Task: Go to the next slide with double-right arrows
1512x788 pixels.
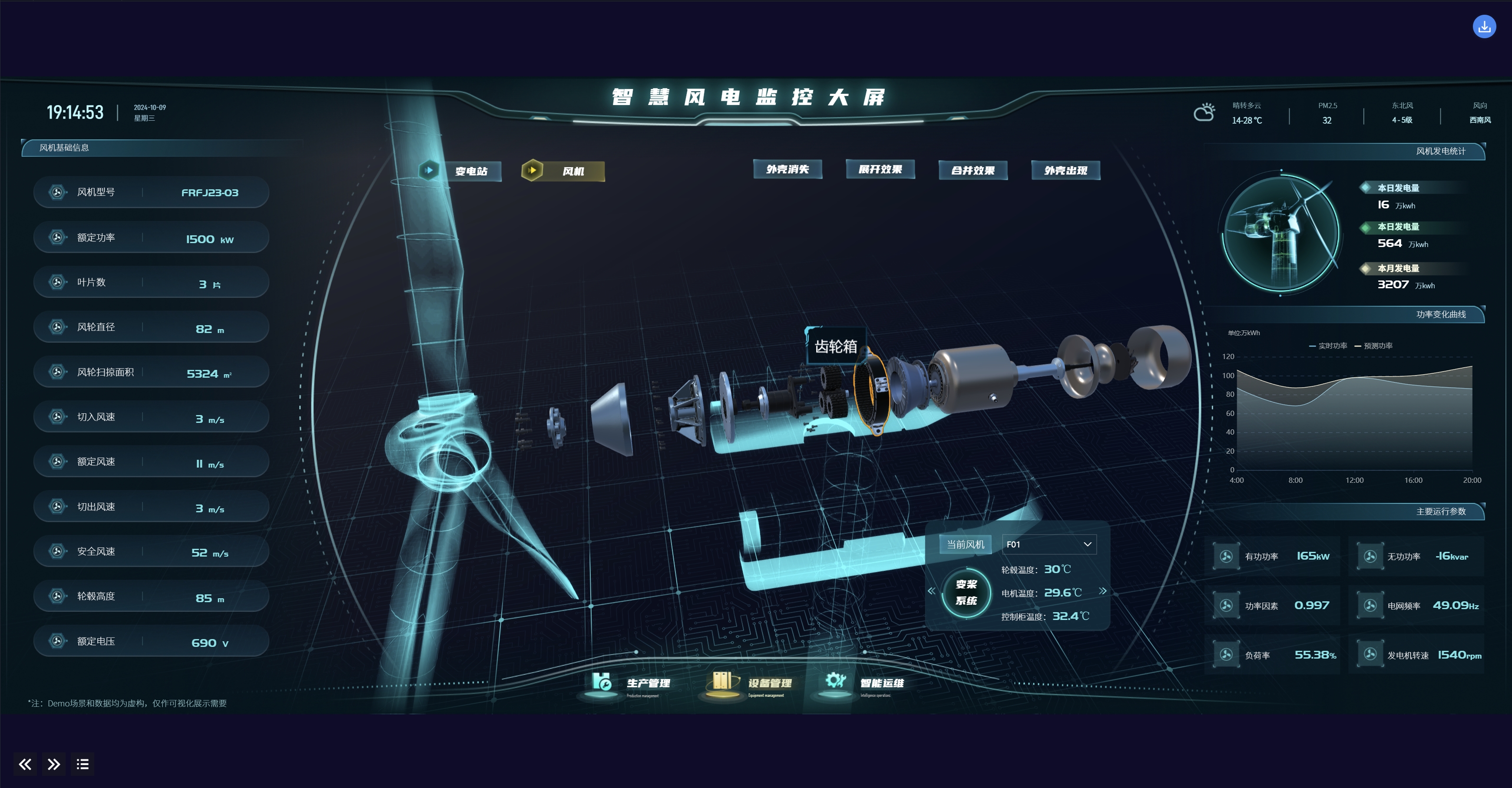Action: pyautogui.click(x=53, y=764)
